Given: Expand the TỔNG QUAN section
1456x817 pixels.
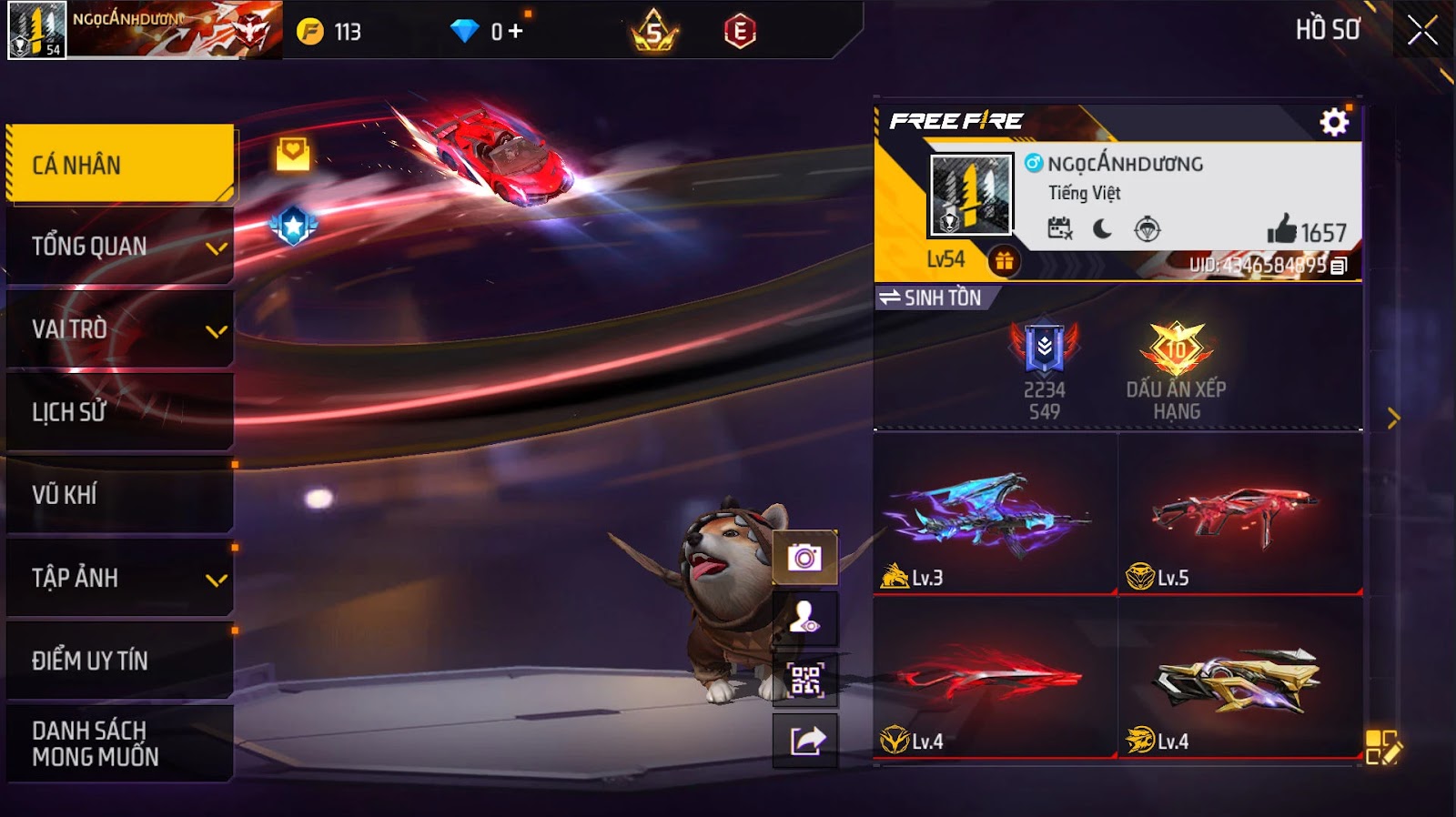Looking at the screenshot, I should (119, 247).
